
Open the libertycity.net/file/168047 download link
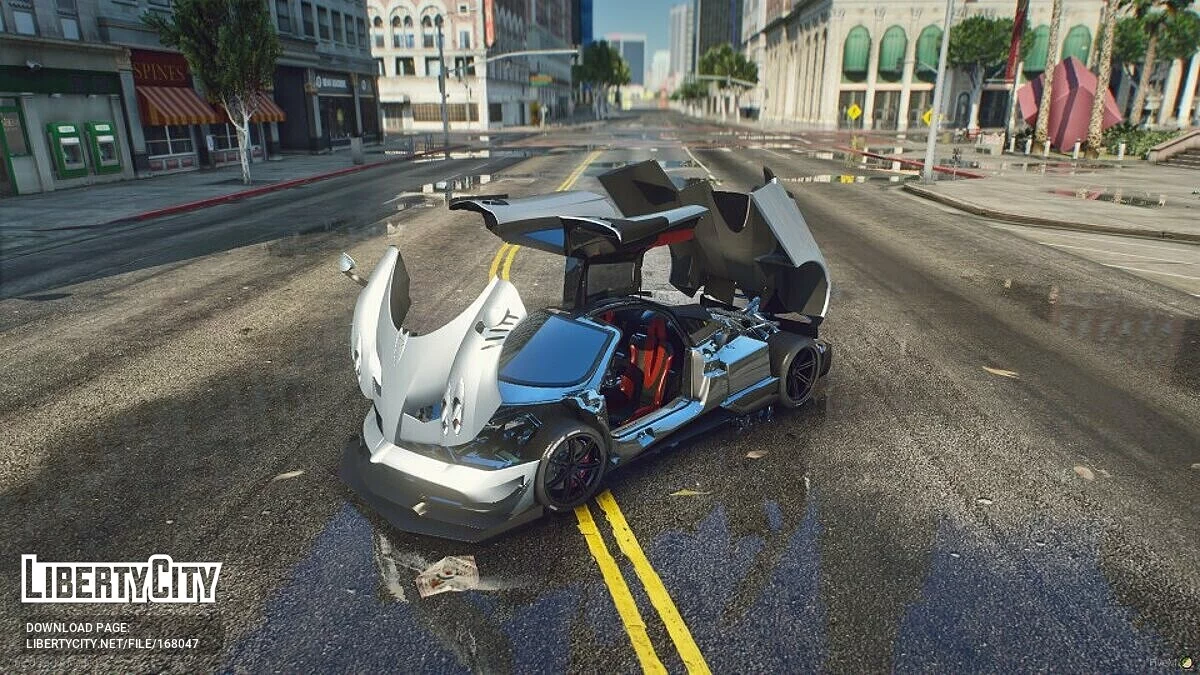point(112,644)
